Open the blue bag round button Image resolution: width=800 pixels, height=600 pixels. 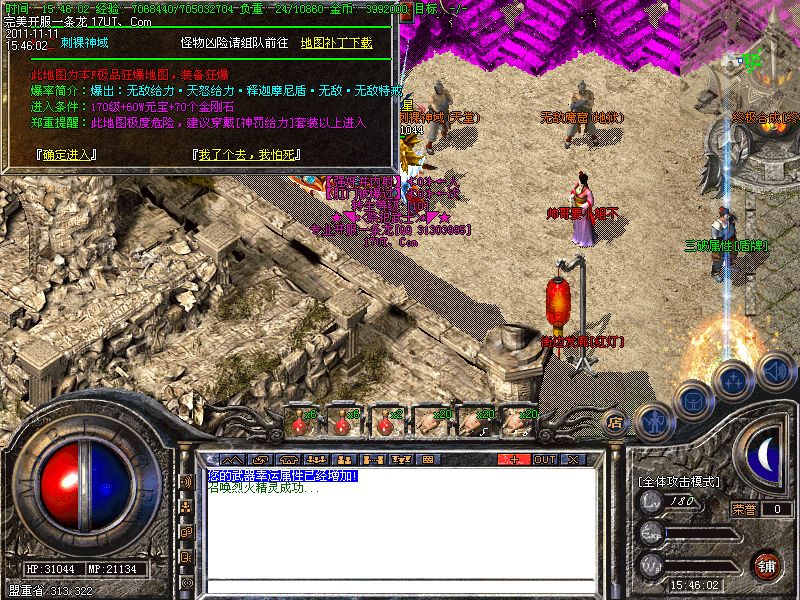[x=691, y=400]
